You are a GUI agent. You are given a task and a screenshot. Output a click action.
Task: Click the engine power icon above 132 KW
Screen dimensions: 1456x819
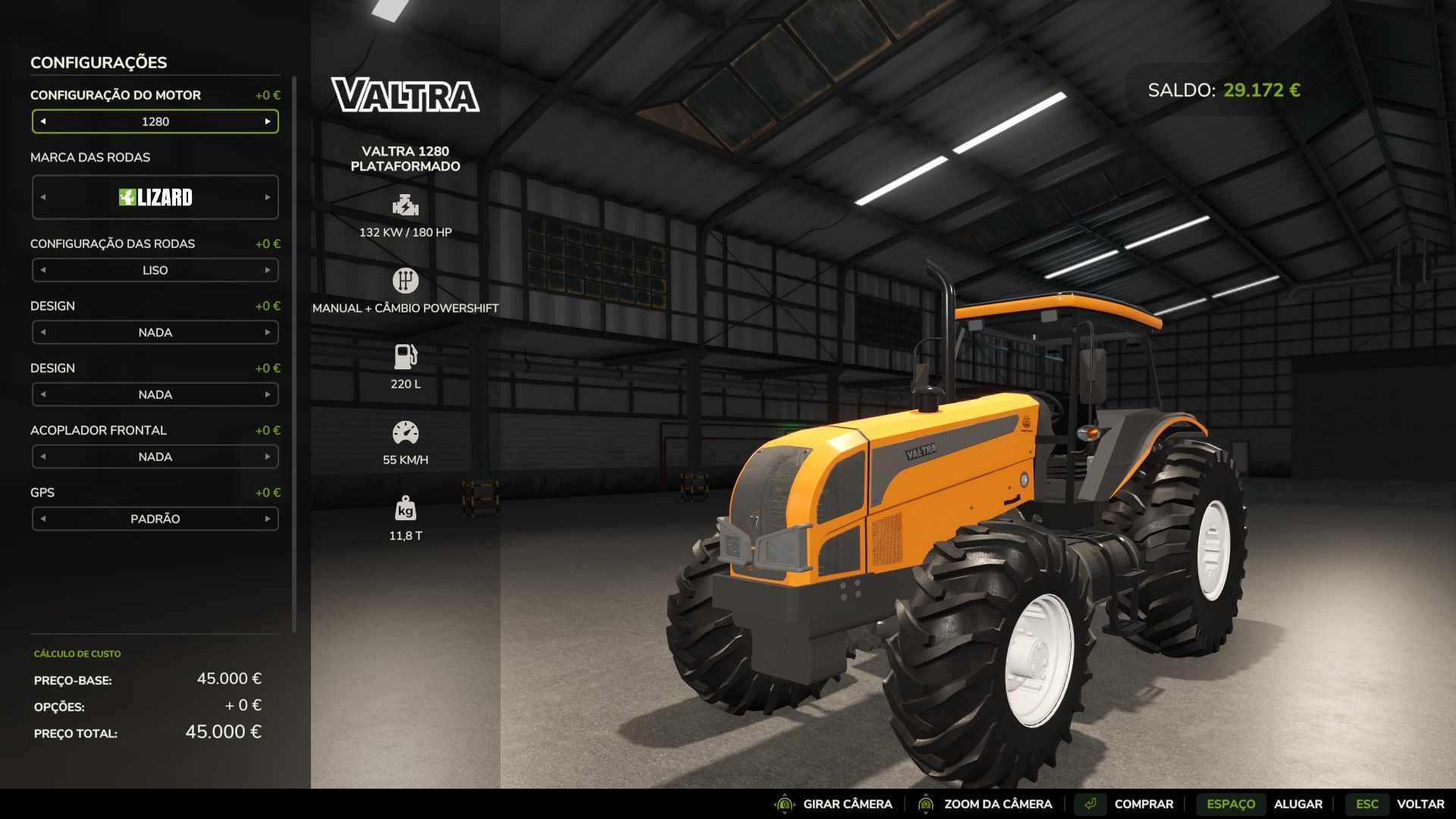pos(406,205)
